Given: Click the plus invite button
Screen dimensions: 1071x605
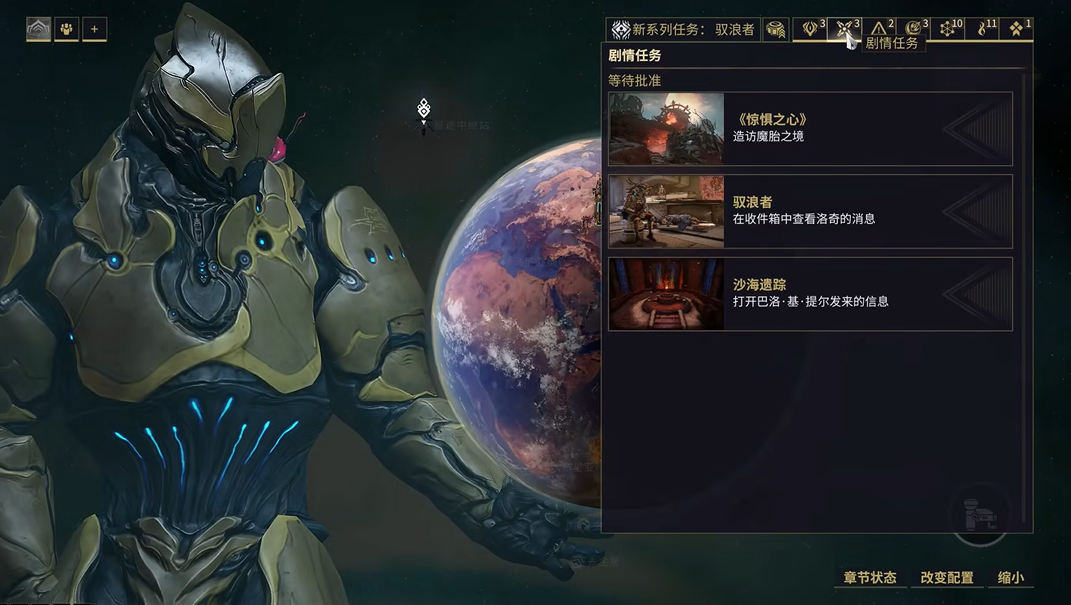Looking at the screenshot, I should pos(94,29).
